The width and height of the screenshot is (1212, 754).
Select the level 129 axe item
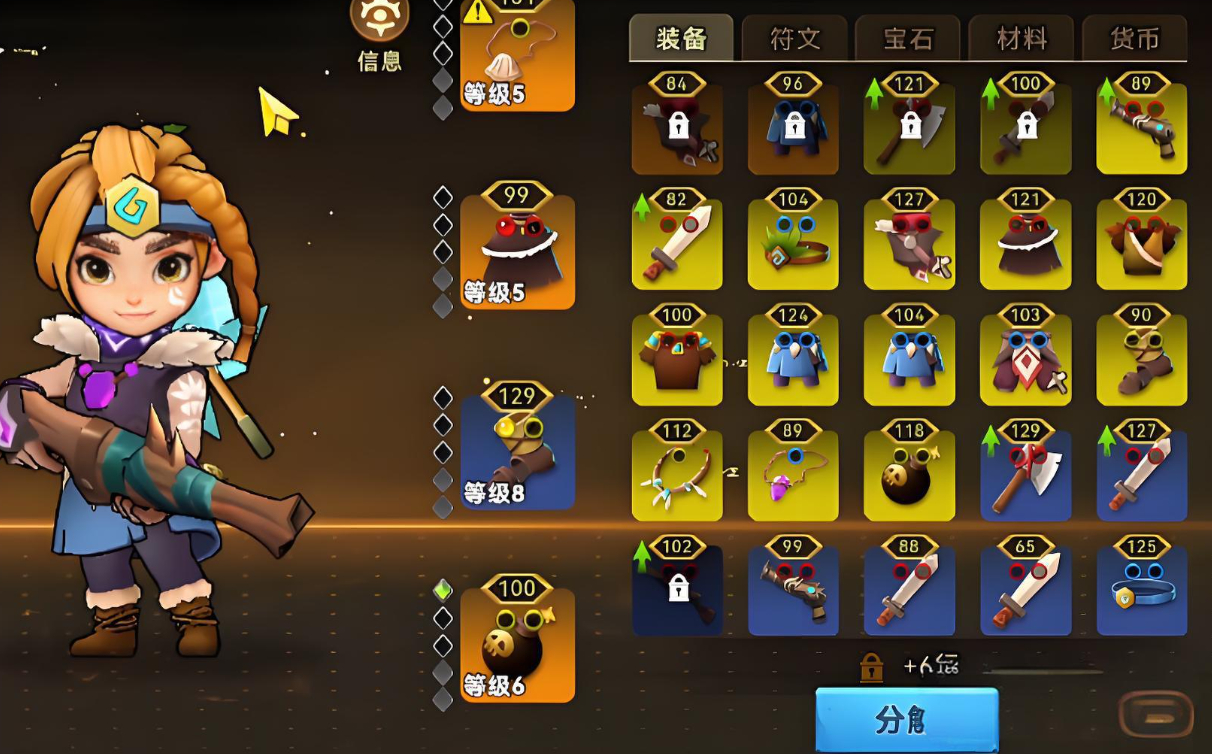(x=1025, y=476)
